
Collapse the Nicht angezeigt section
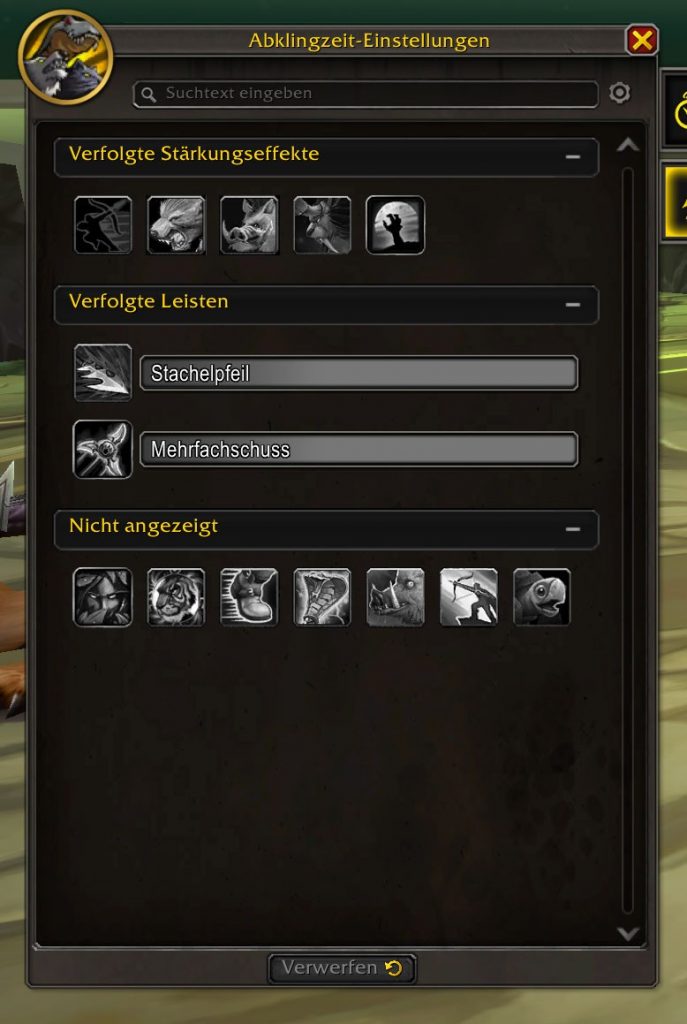coord(573,528)
